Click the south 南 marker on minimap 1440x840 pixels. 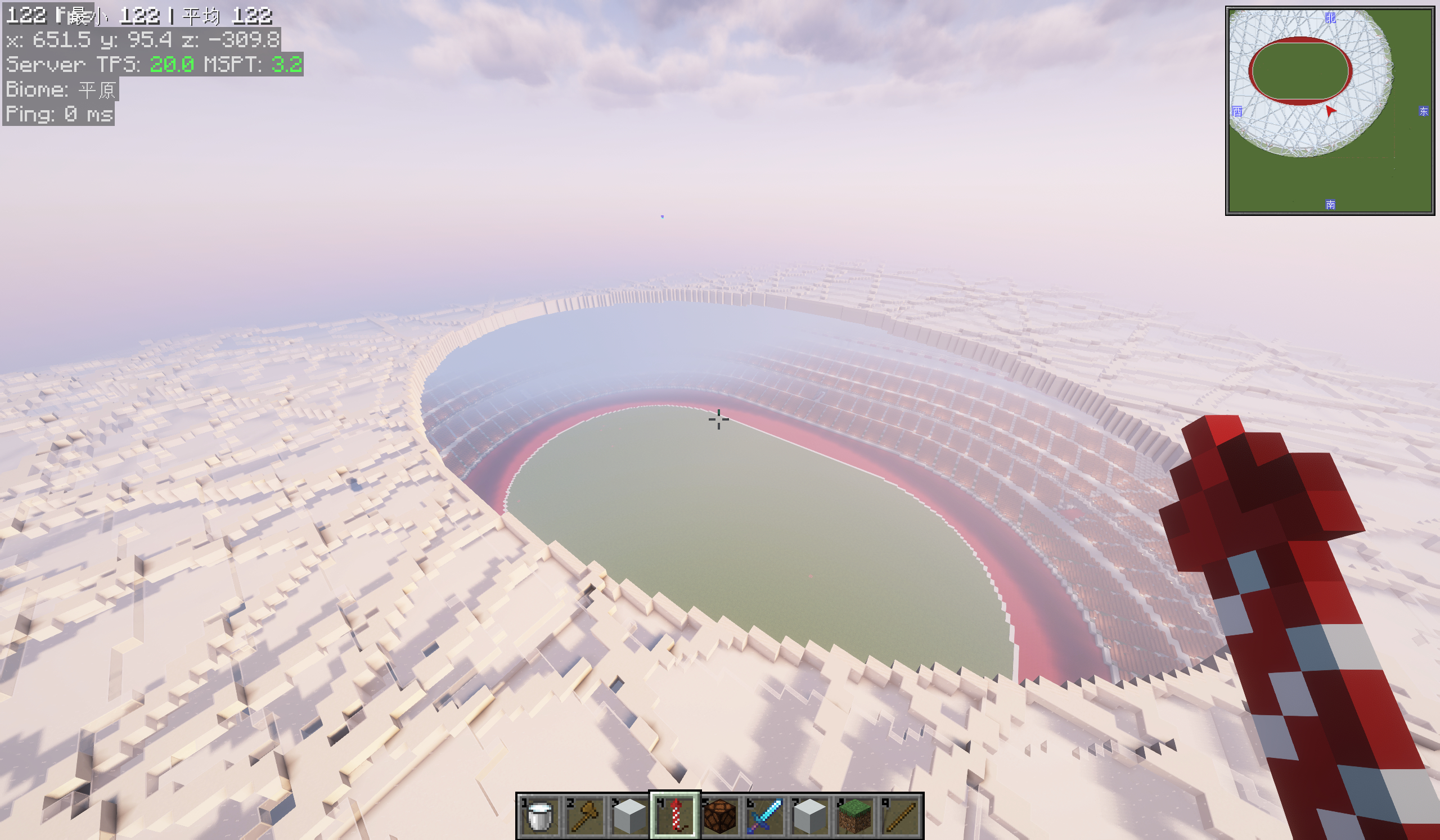[1330, 205]
